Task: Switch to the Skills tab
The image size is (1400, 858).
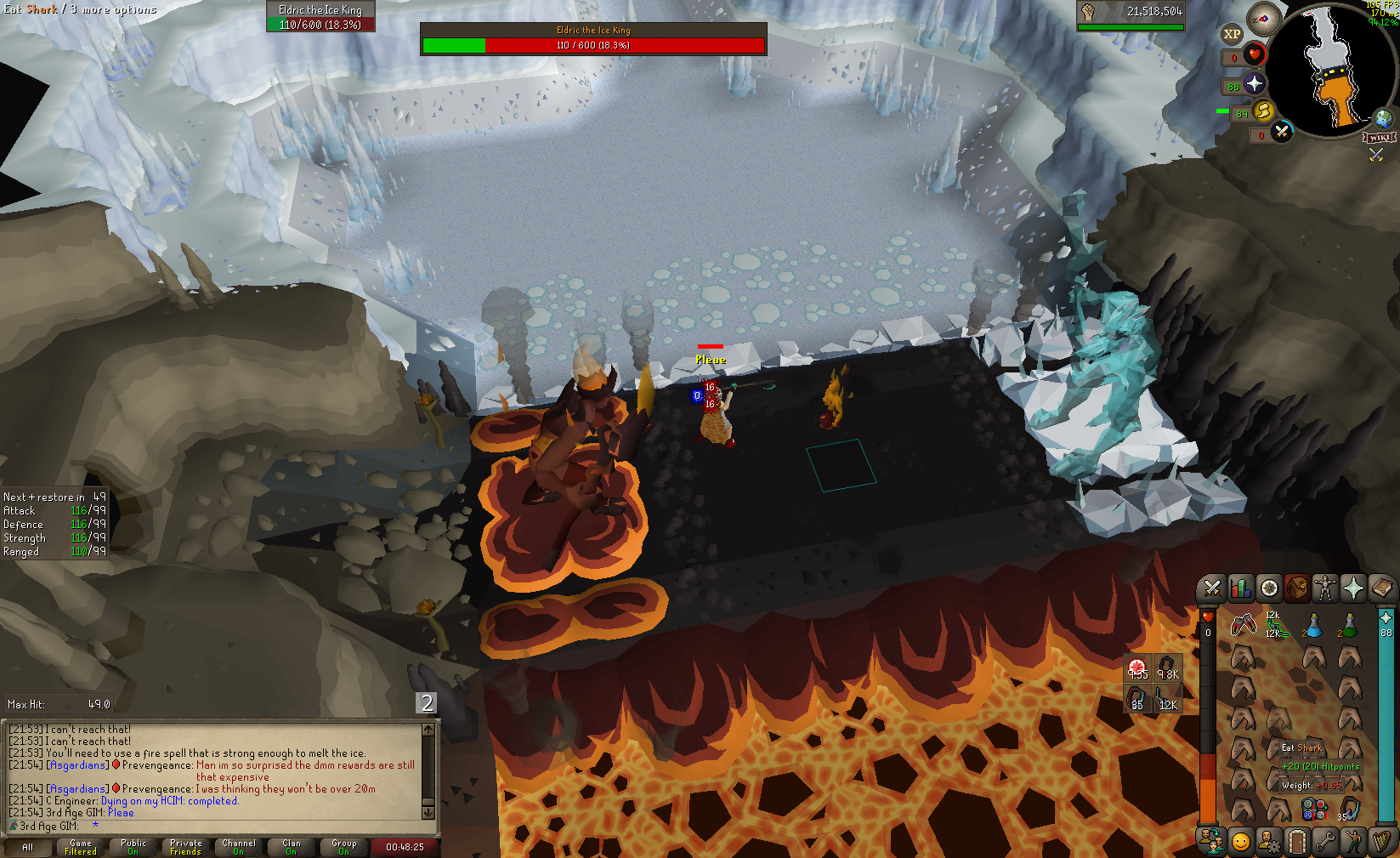Action: click(x=1240, y=588)
